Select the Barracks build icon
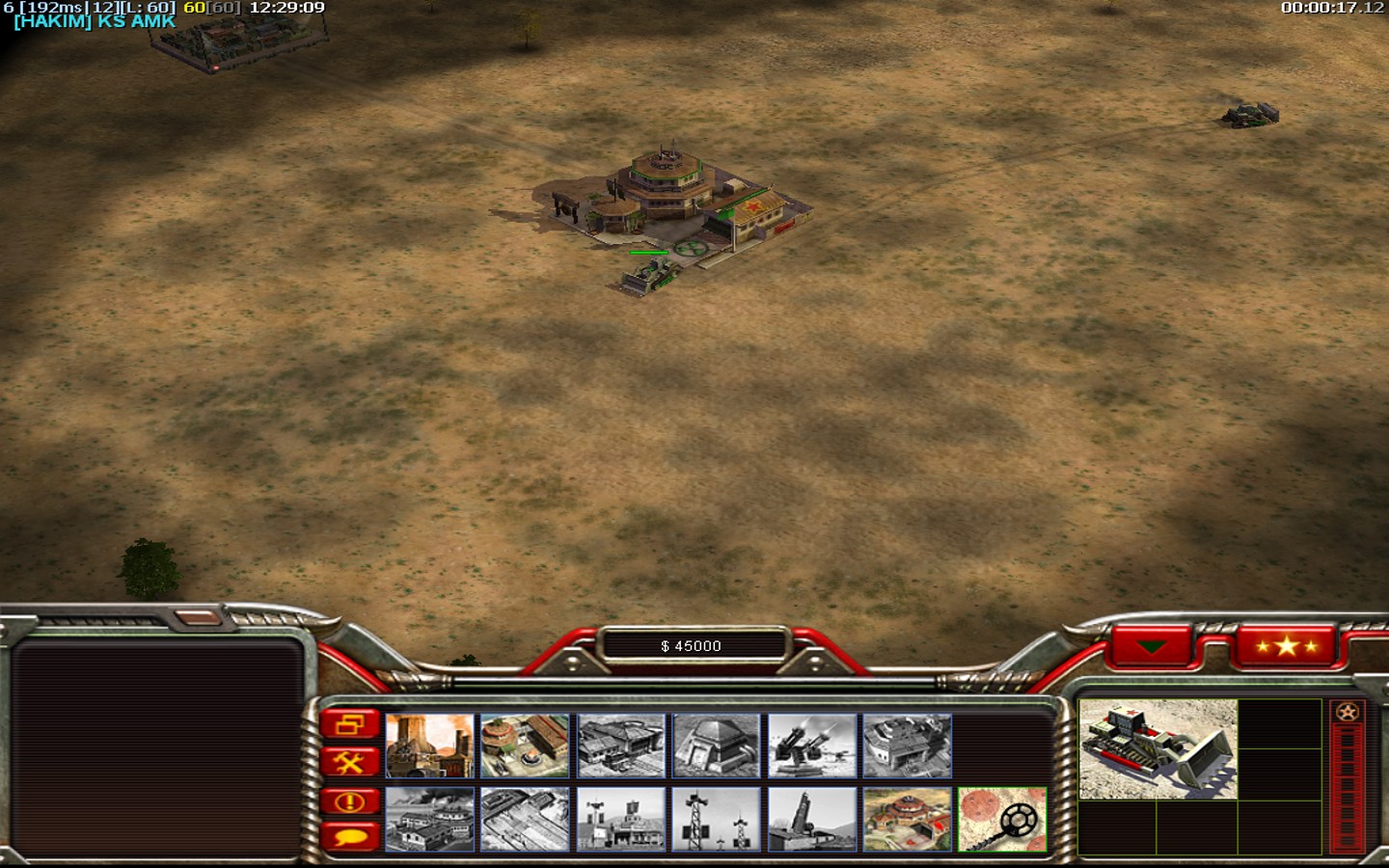Image resolution: width=1389 pixels, height=868 pixels. pos(525,746)
